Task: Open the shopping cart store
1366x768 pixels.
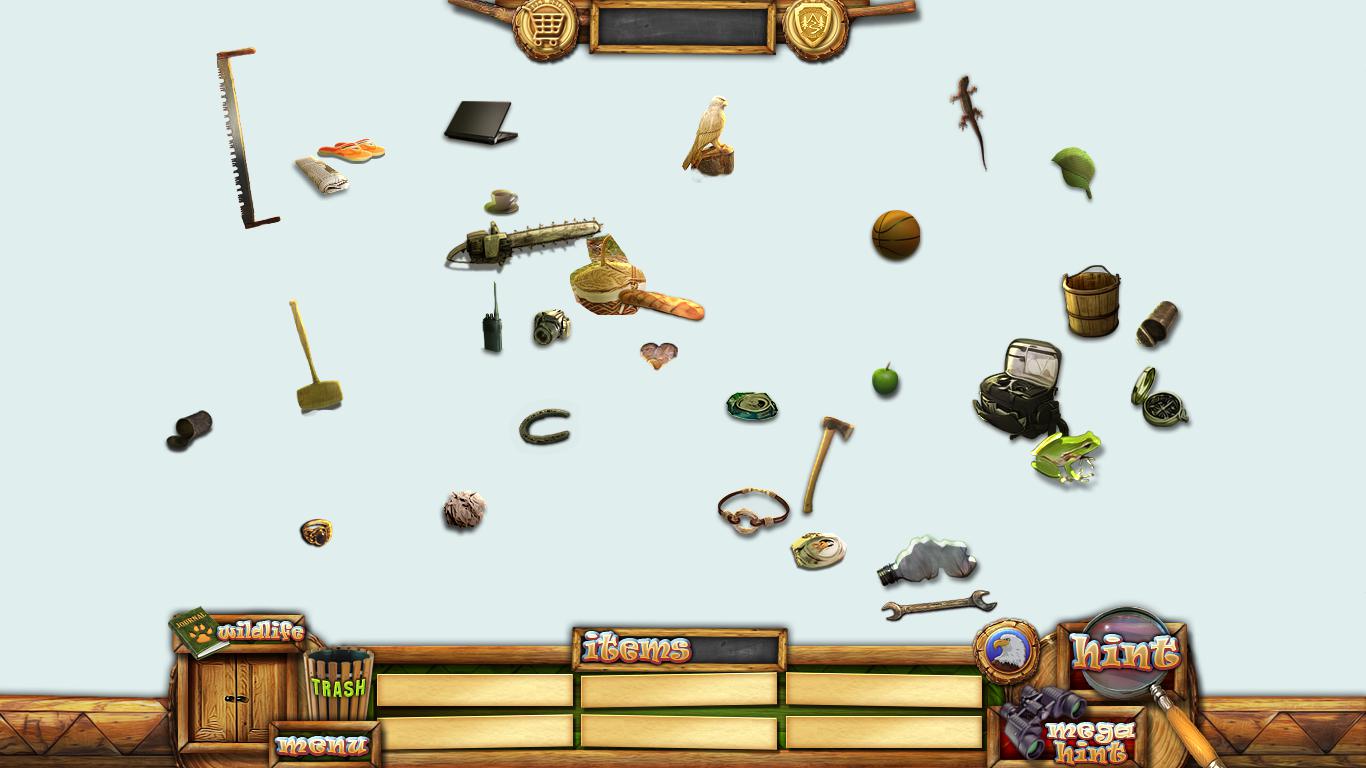Action: coord(545,27)
